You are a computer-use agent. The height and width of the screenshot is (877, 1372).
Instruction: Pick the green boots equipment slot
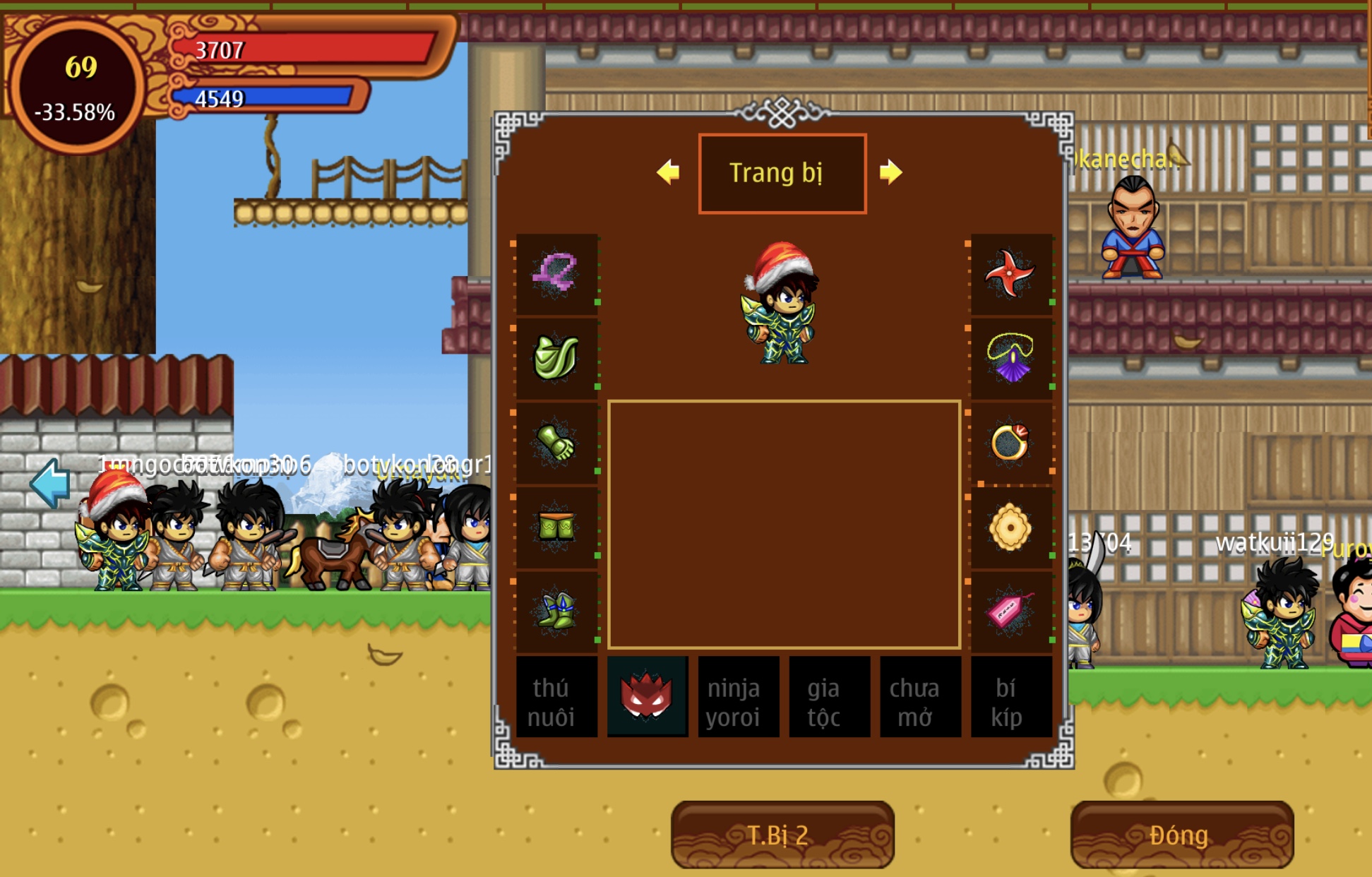pyautogui.click(x=556, y=611)
